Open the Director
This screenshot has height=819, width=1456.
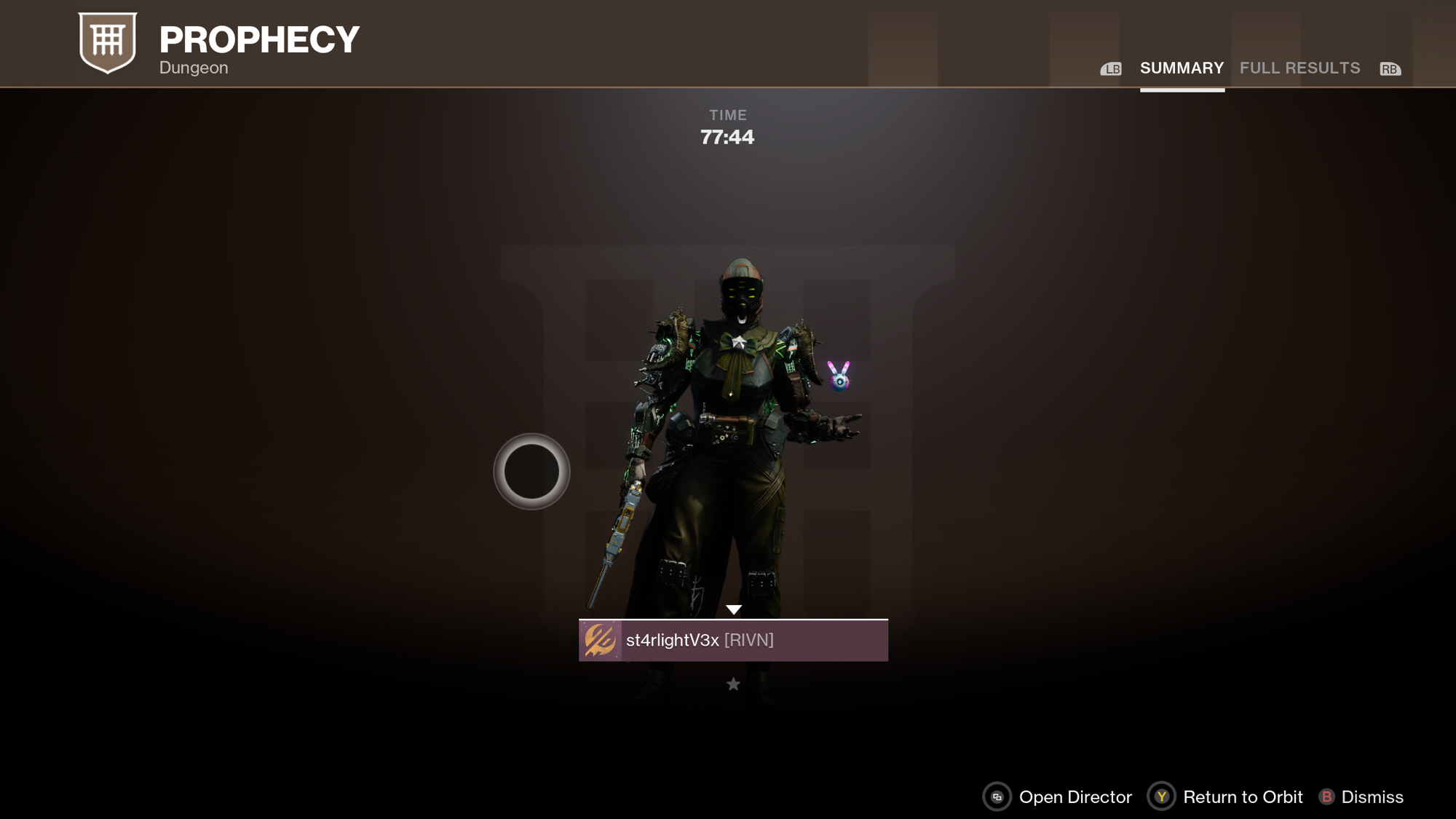pyautogui.click(x=1057, y=797)
